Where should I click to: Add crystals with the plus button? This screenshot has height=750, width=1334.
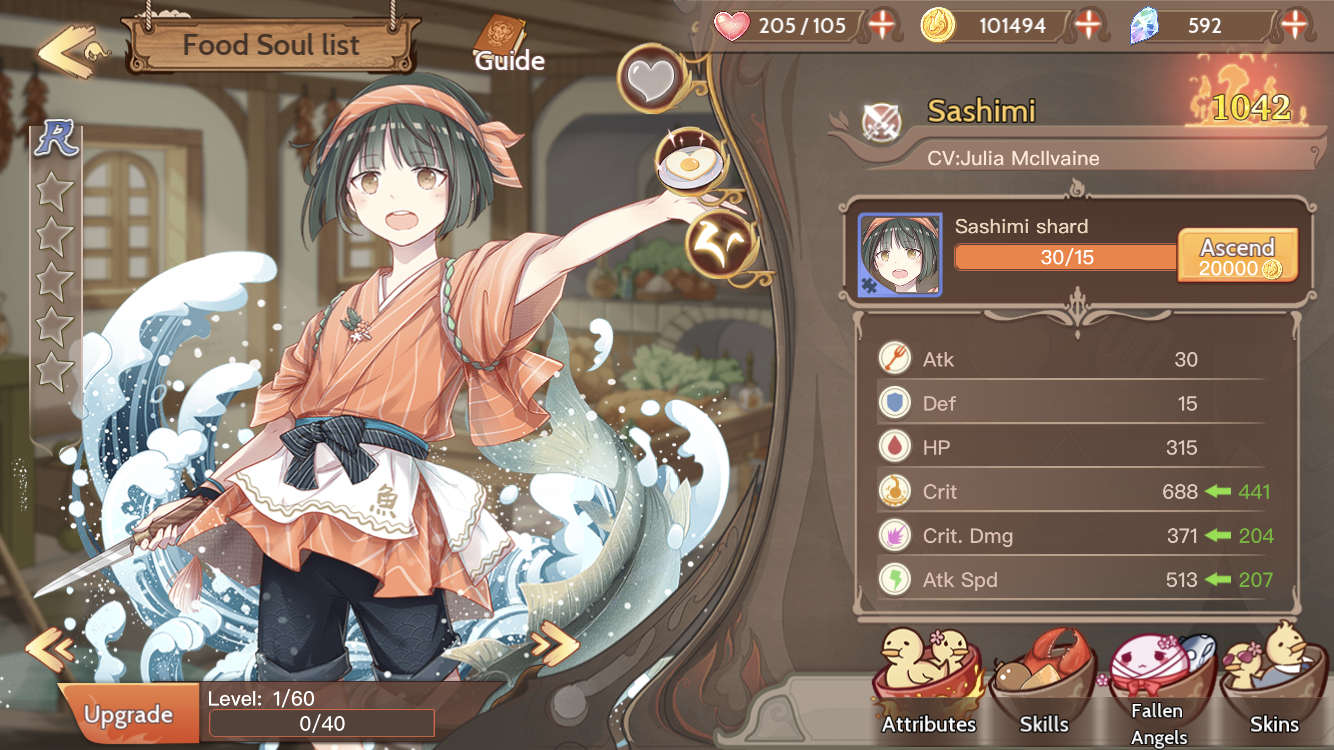coord(1296,25)
